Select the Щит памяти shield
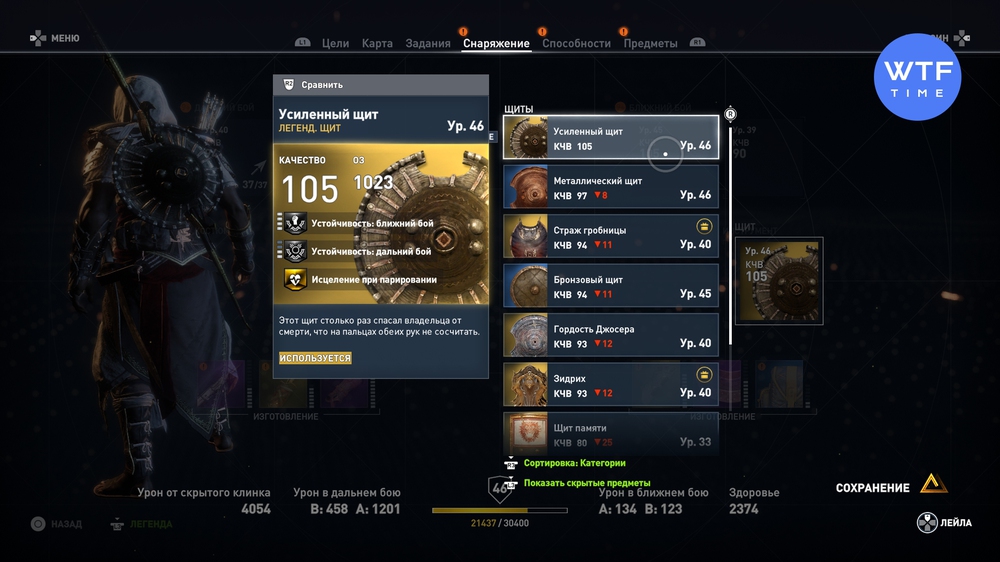This screenshot has height=562, width=1000. pyautogui.click(x=610, y=434)
